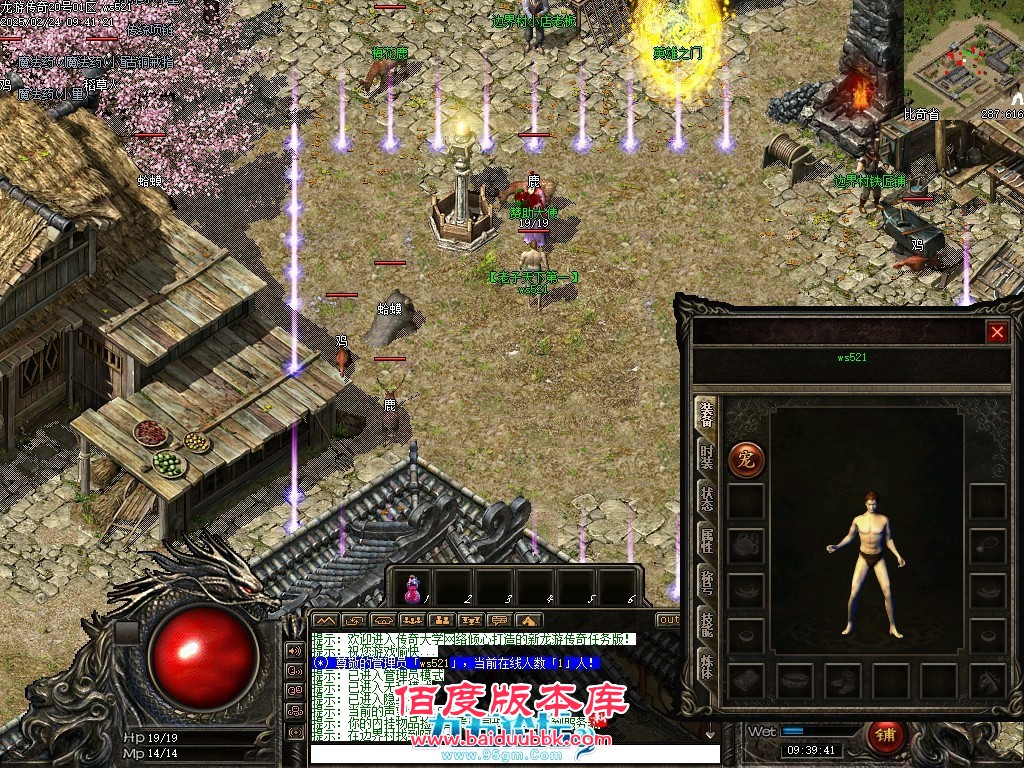Open the round 铺 shop button
Screen dimensions: 1024x768
coord(883,735)
